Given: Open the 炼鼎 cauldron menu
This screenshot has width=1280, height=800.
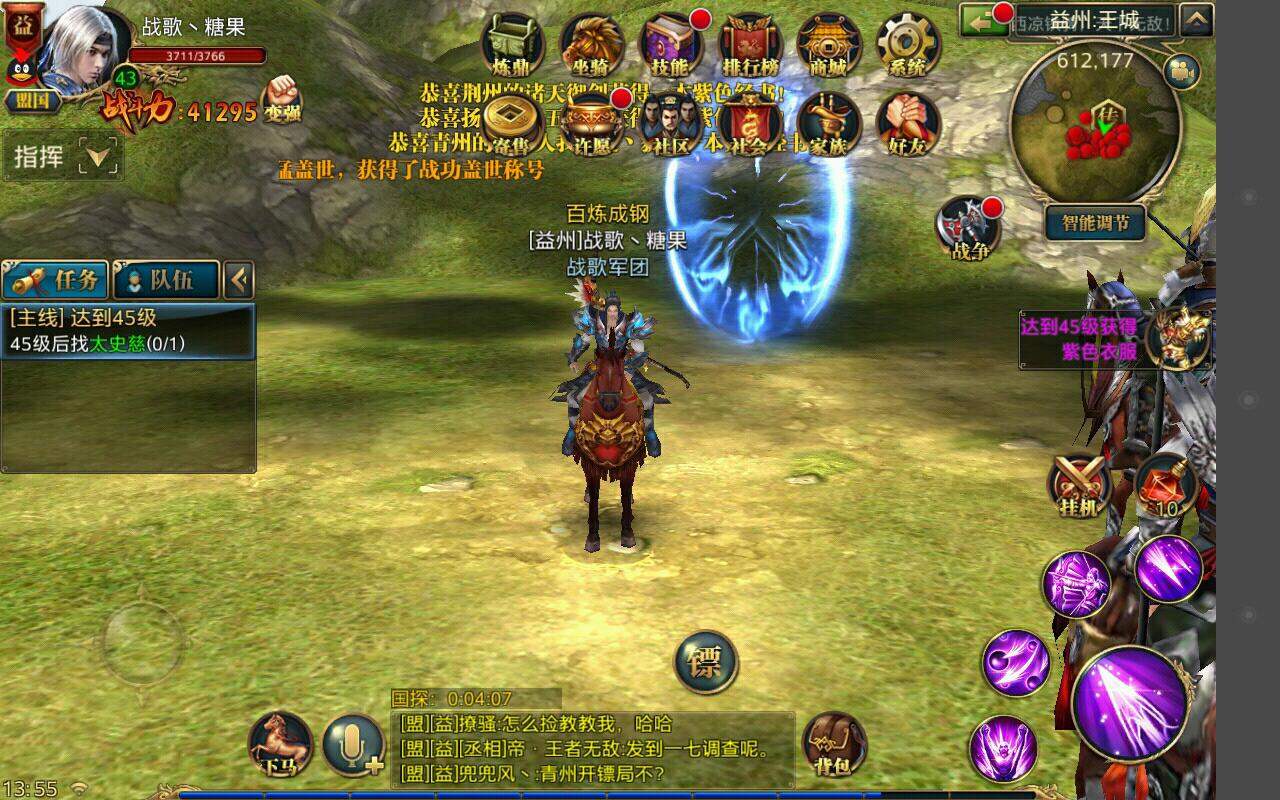Looking at the screenshot, I should [x=511, y=44].
